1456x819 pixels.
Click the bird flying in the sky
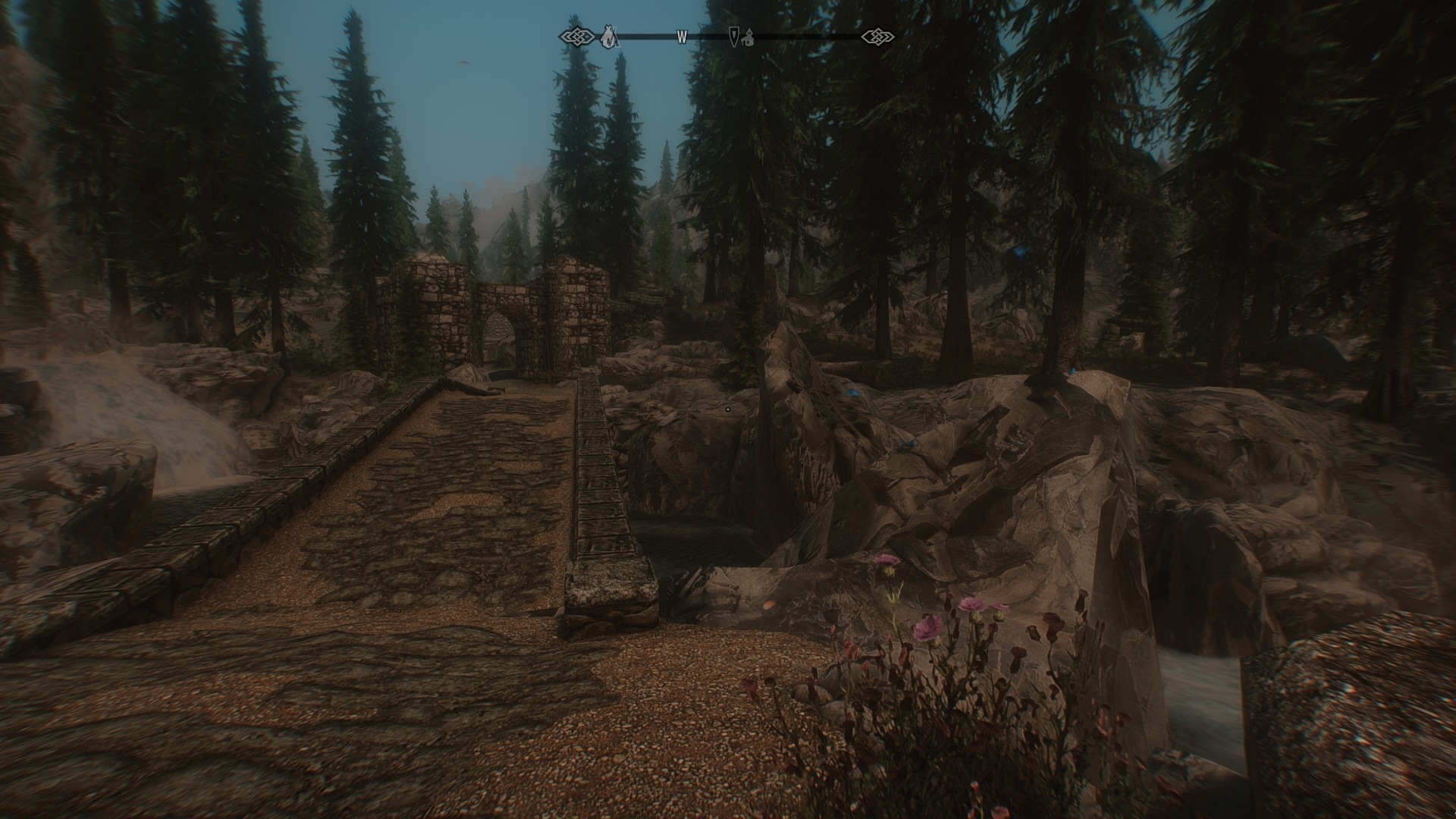point(464,62)
